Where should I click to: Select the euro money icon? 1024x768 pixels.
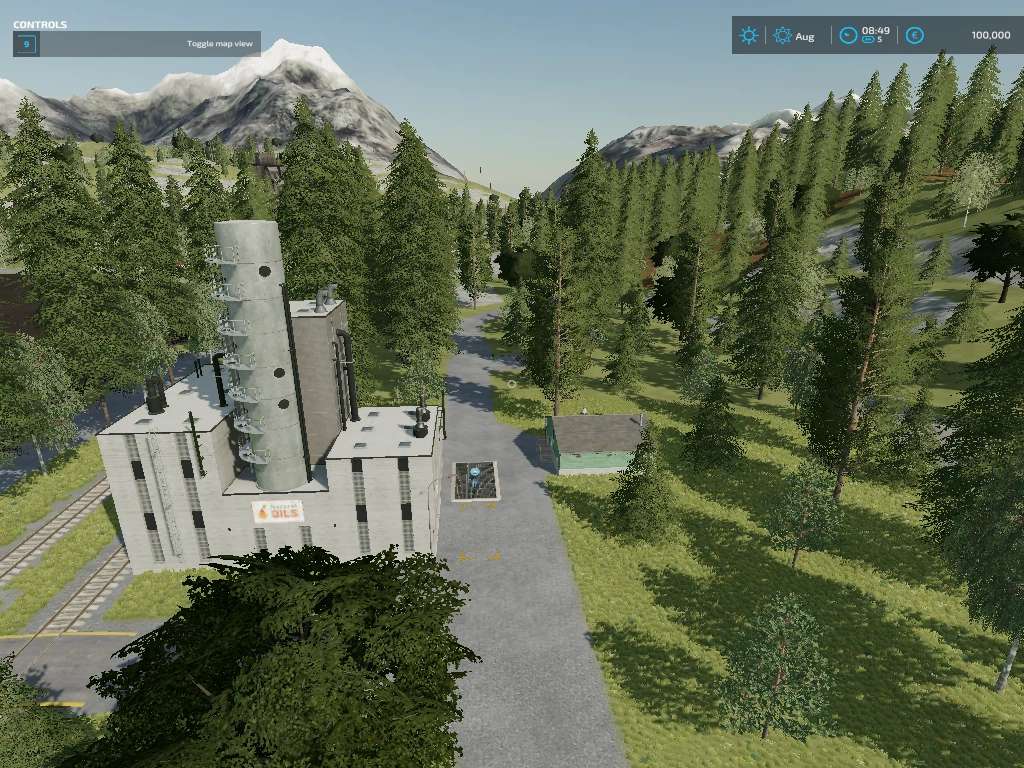coord(914,36)
